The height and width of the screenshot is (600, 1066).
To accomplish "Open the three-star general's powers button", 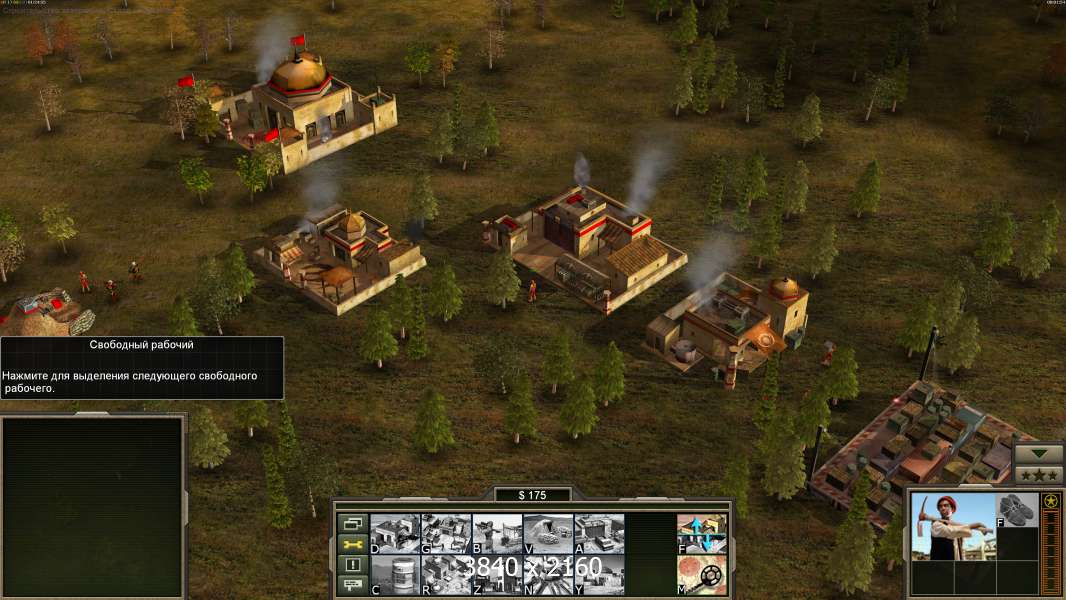I will coord(1039,473).
